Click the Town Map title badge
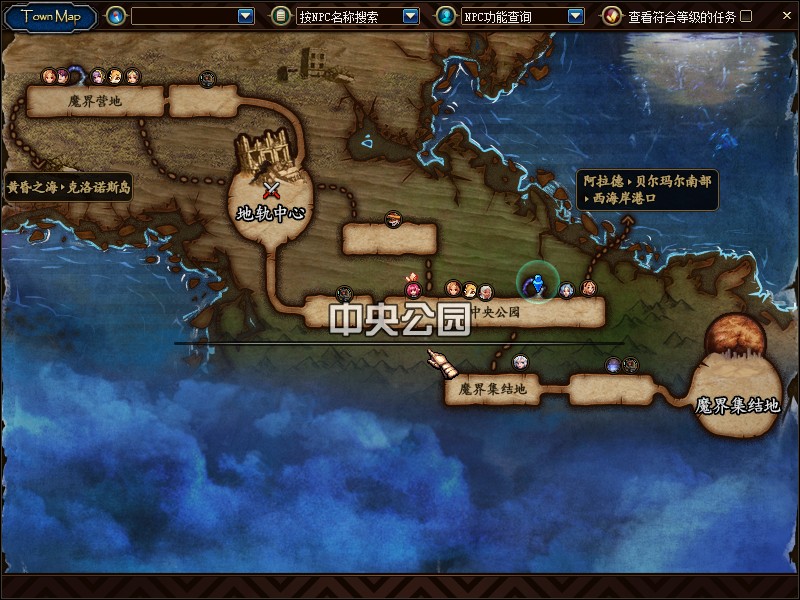800x600 pixels. (50, 16)
